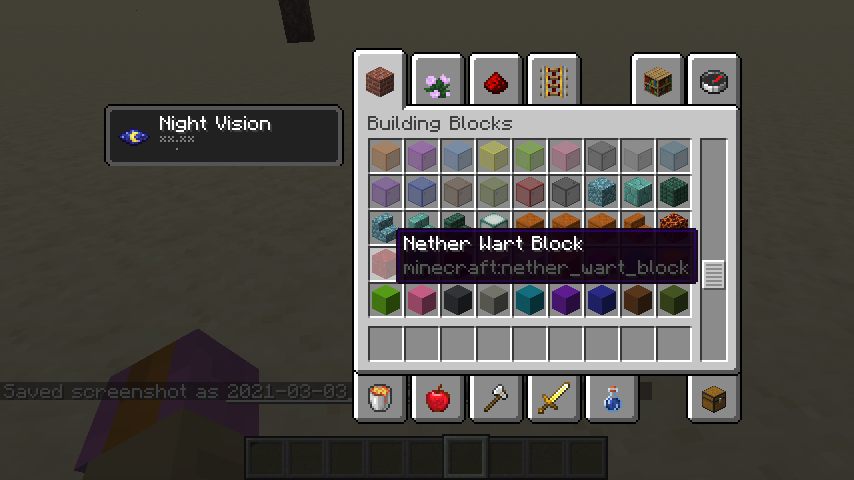Grab the lime green concrete block
This screenshot has height=480, width=854.
[386, 300]
